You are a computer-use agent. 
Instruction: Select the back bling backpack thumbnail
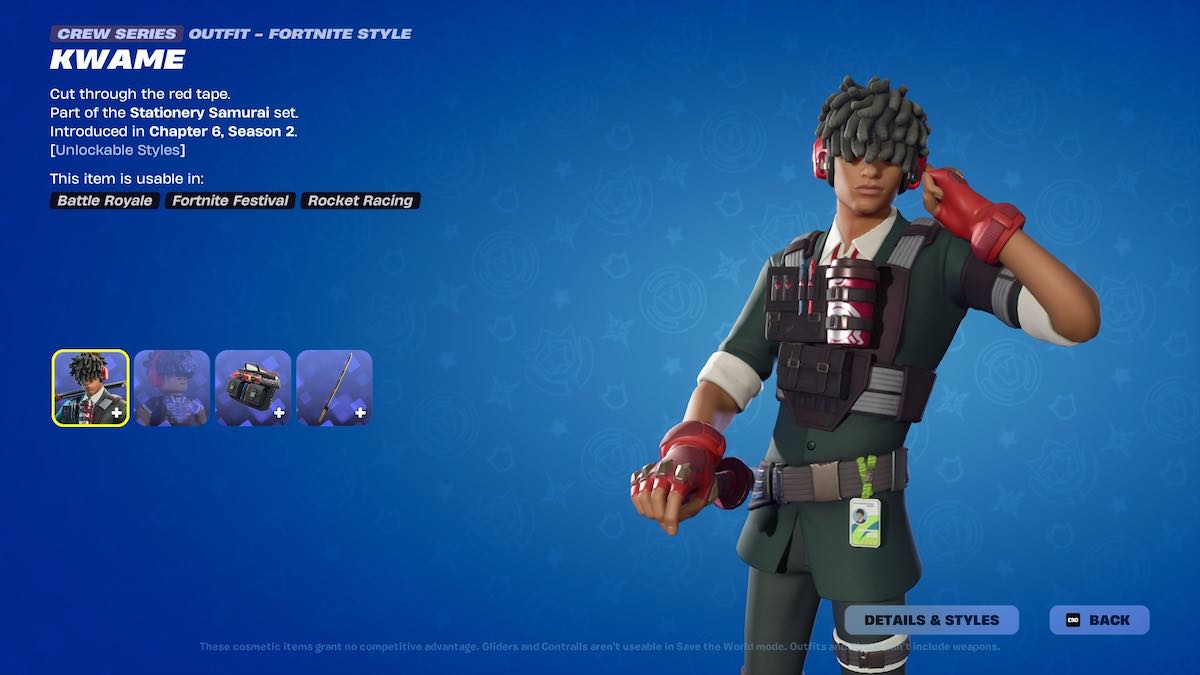click(253, 388)
